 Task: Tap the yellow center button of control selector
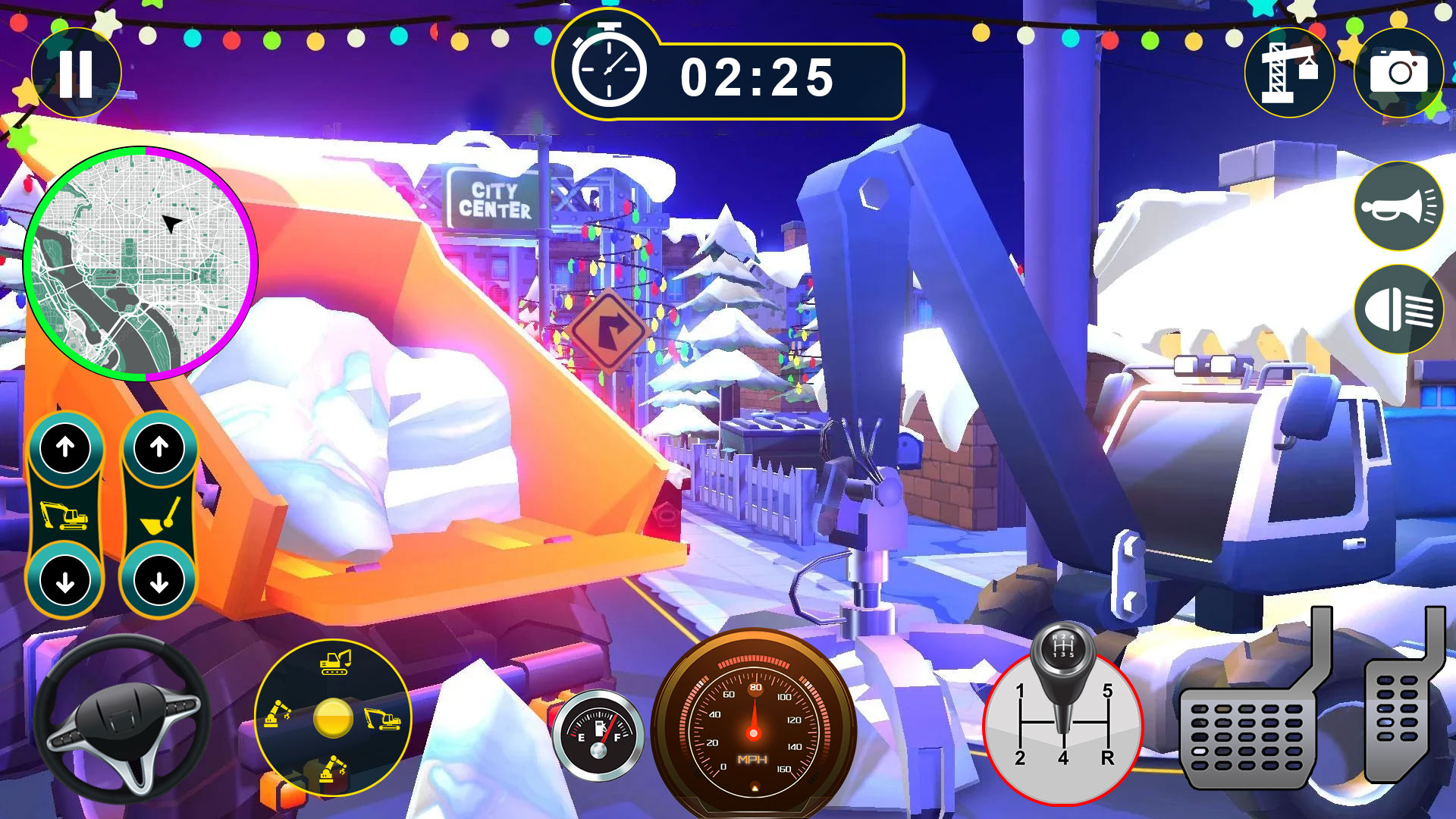click(333, 718)
